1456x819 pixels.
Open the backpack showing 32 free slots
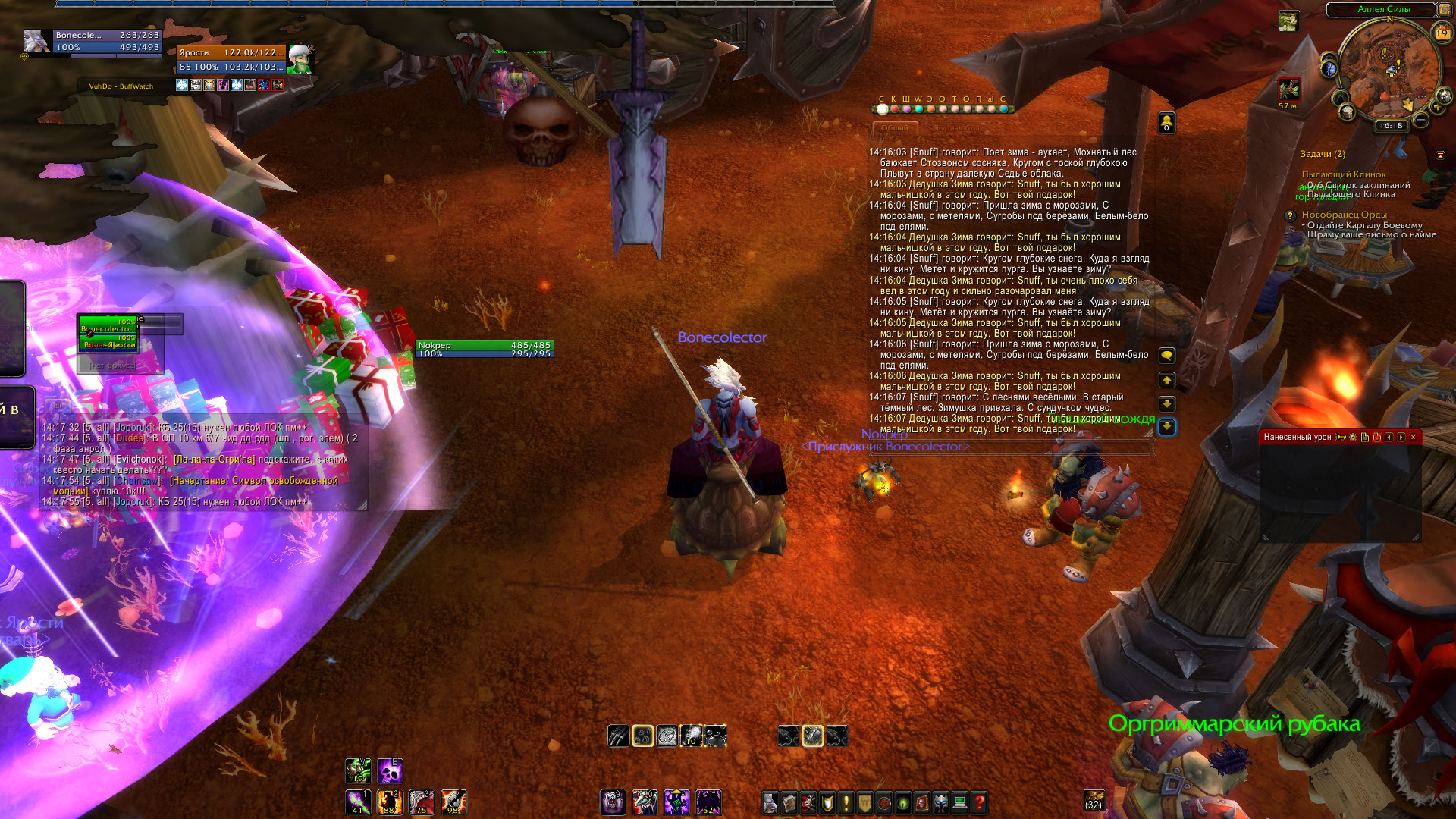[x=1094, y=800]
